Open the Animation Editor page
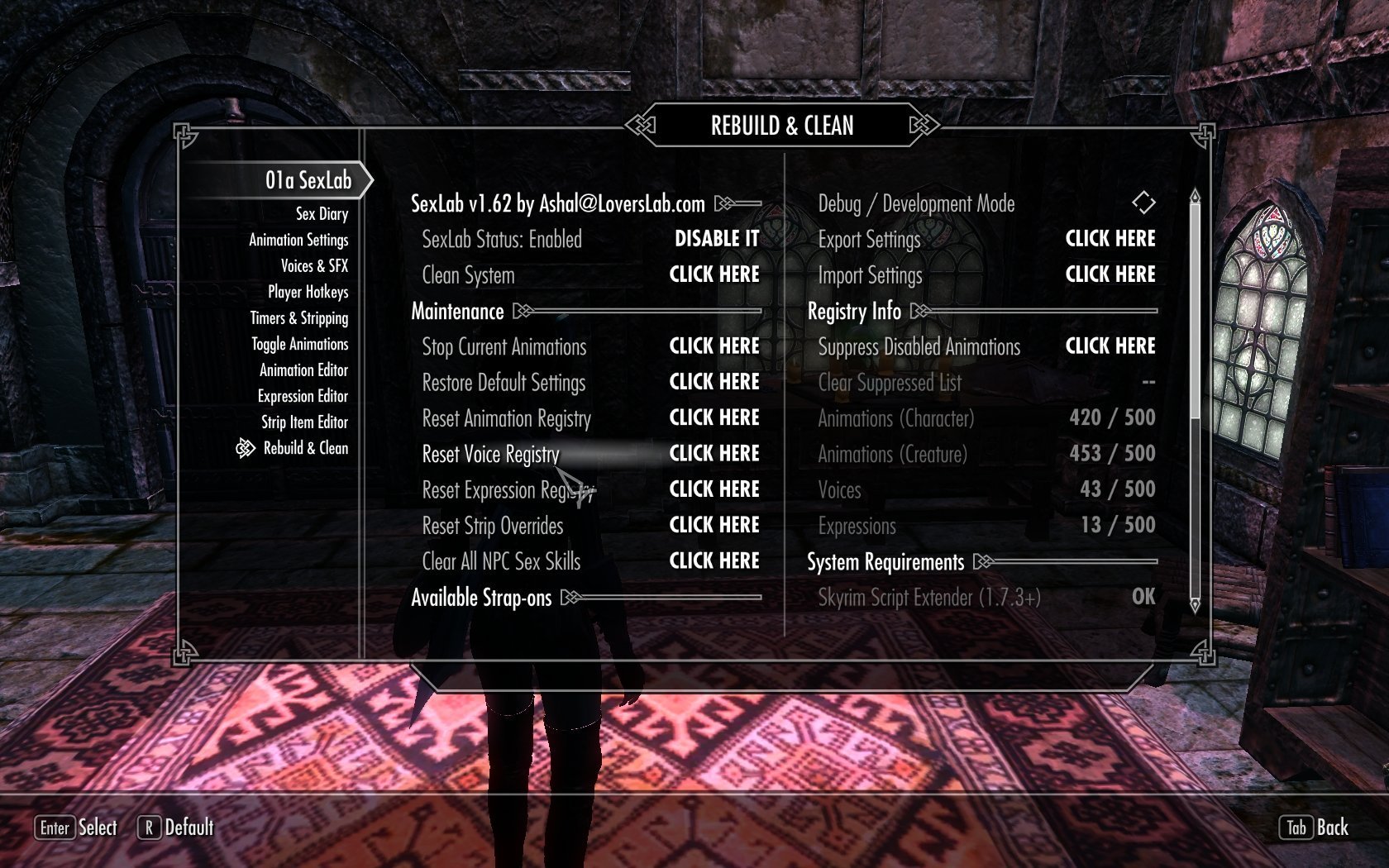This screenshot has height=868, width=1389. pyautogui.click(x=303, y=370)
